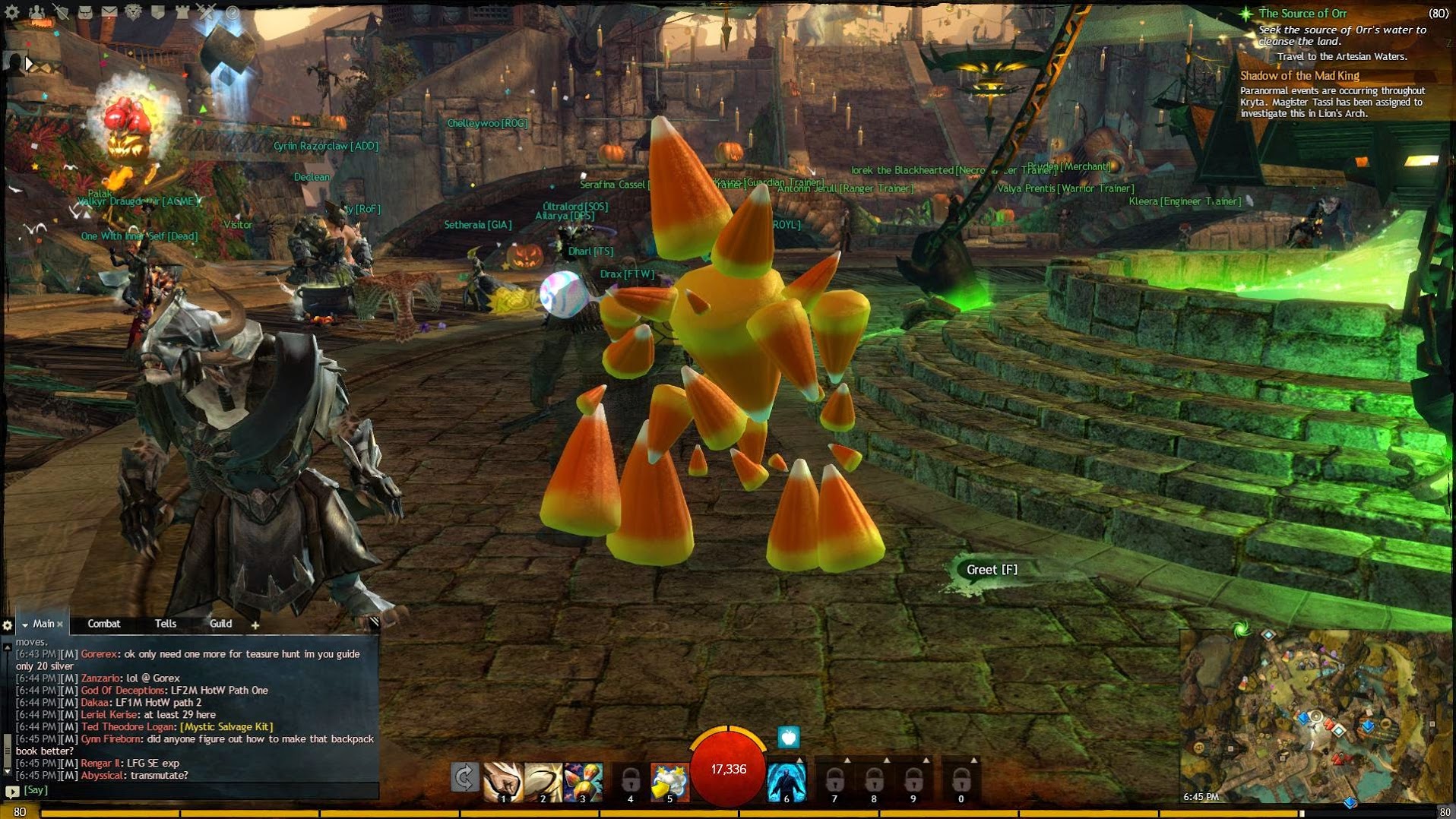The height and width of the screenshot is (819, 1456).
Task: Use the candy corn skill
Action: (582, 781)
